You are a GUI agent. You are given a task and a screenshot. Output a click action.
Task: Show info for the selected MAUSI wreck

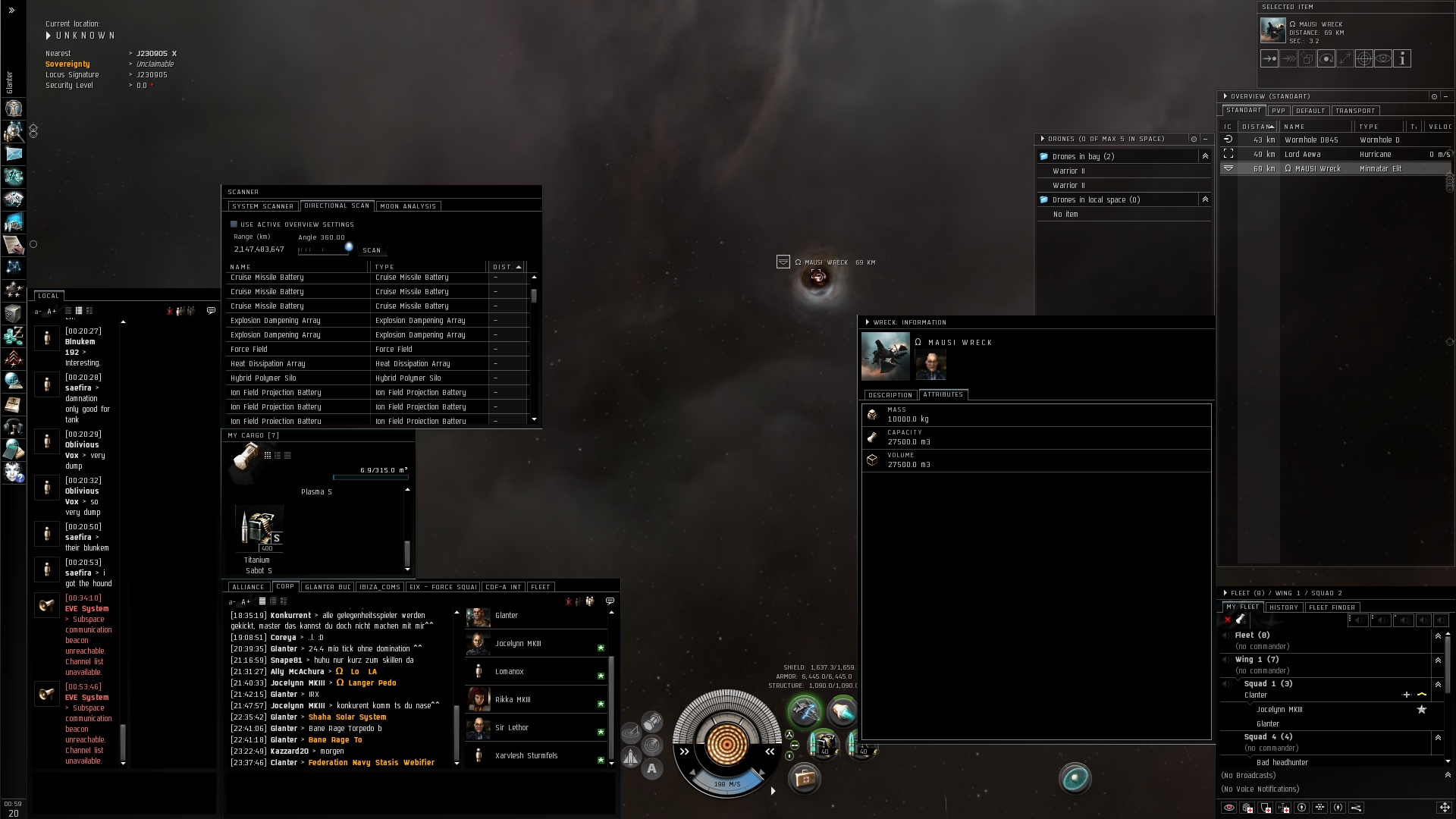click(1402, 58)
